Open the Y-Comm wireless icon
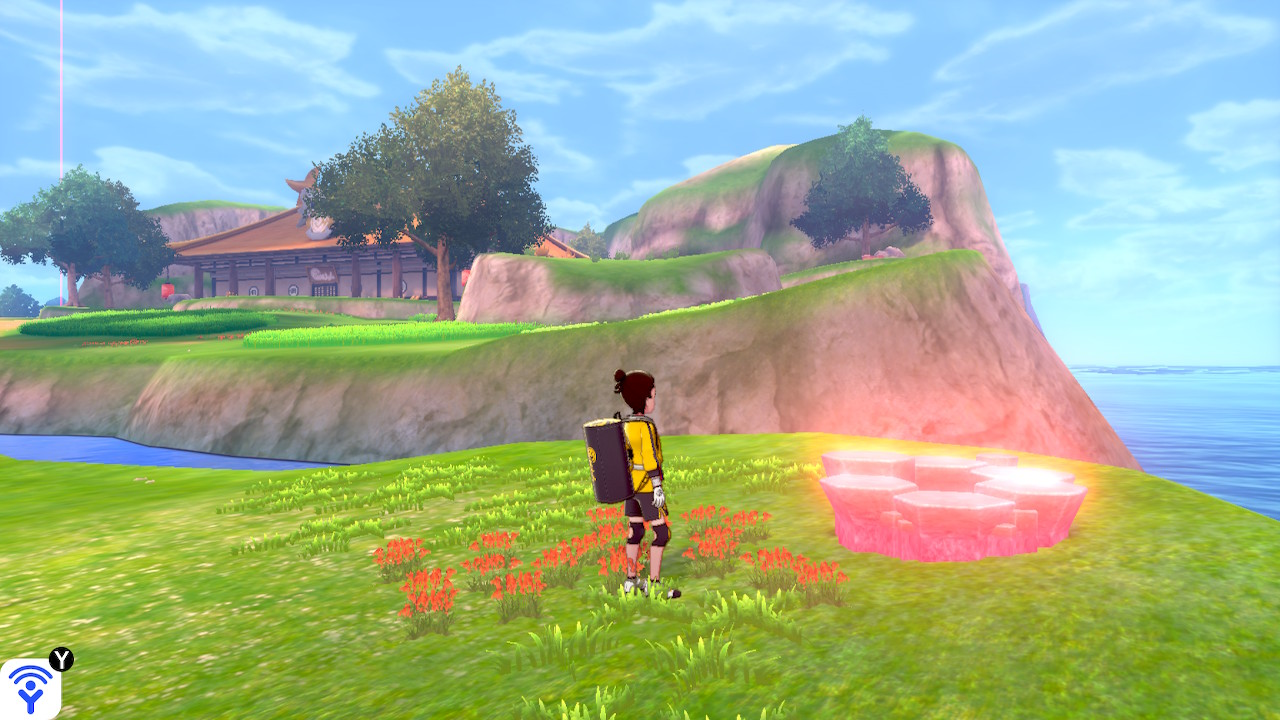Image resolution: width=1280 pixels, height=720 pixels. pos(30,689)
